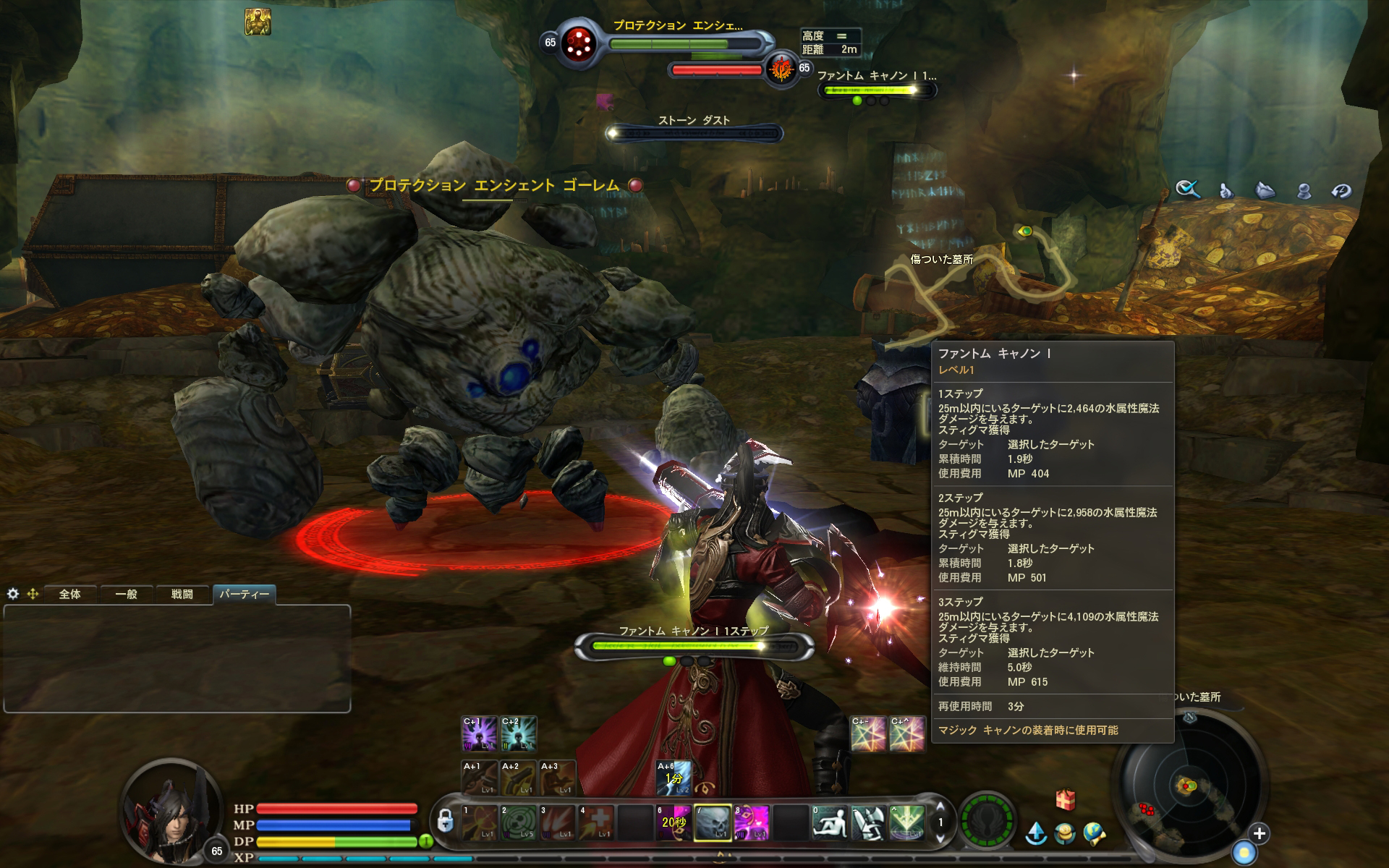Image resolution: width=1389 pixels, height=868 pixels.
Task: Activate the red cross skill in slot 4
Action: point(597,823)
